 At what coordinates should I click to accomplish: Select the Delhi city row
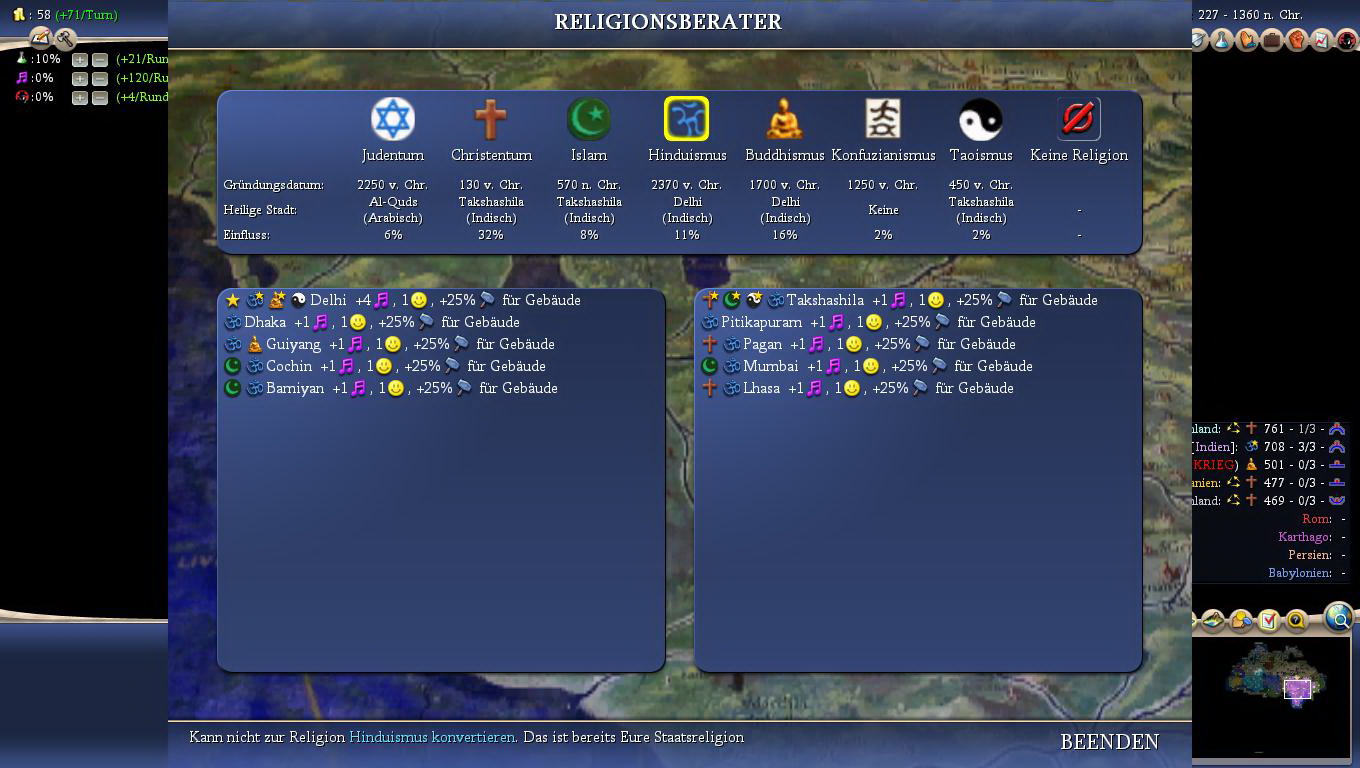pos(328,300)
